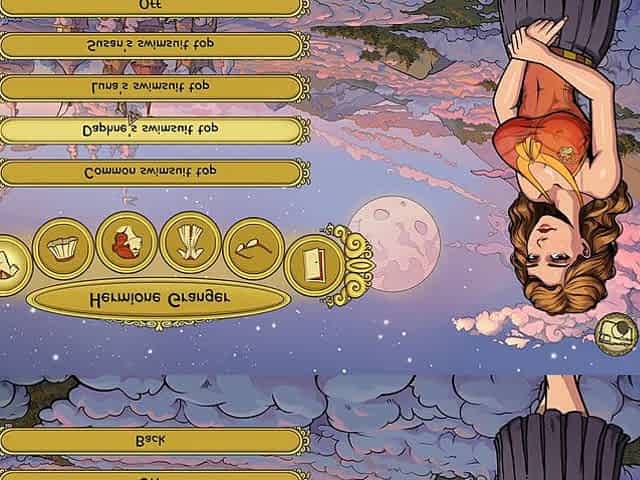Go back with the Back button
640x480 pixels.
click(152, 440)
